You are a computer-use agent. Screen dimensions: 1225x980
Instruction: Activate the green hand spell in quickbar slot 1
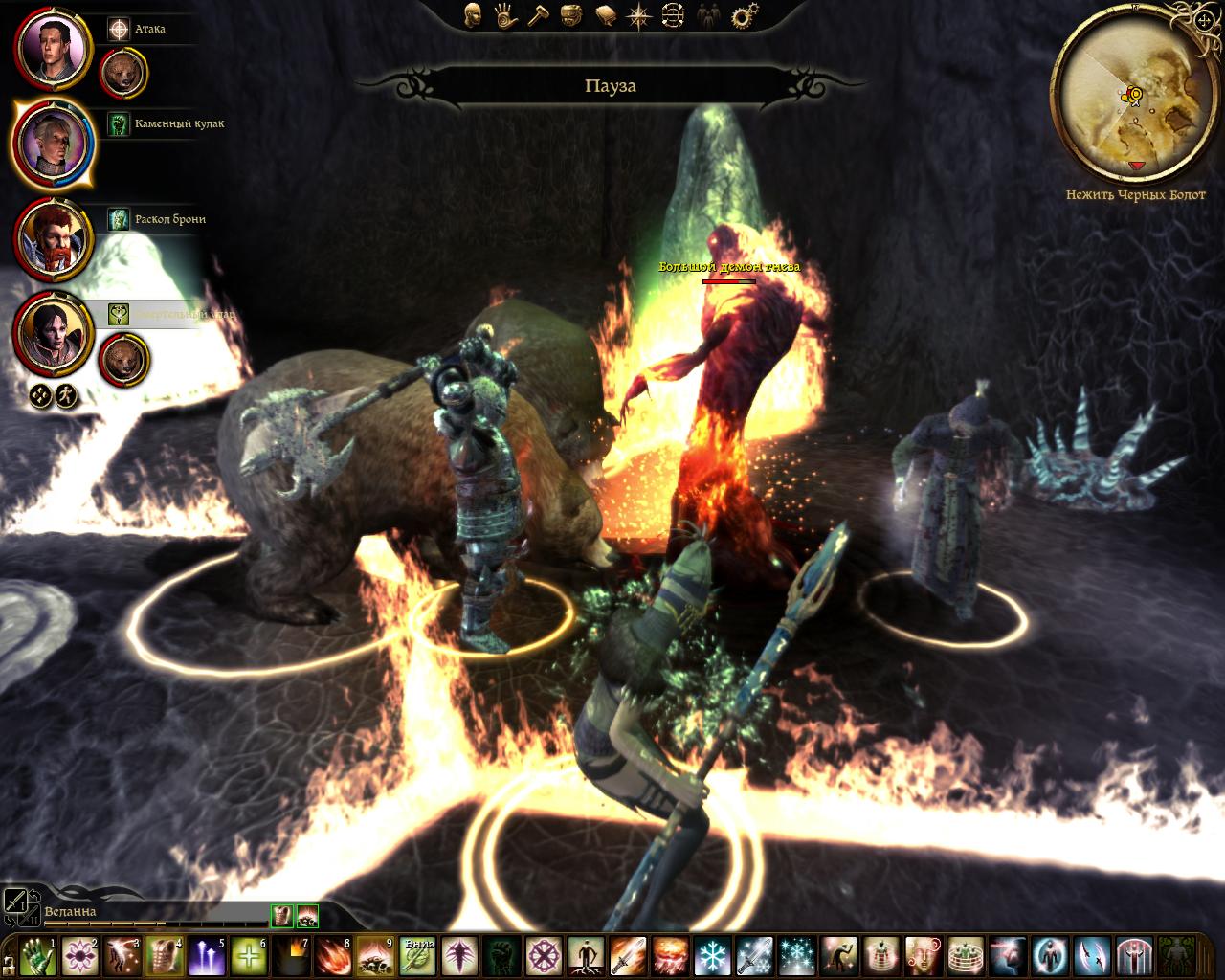click(x=37, y=957)
